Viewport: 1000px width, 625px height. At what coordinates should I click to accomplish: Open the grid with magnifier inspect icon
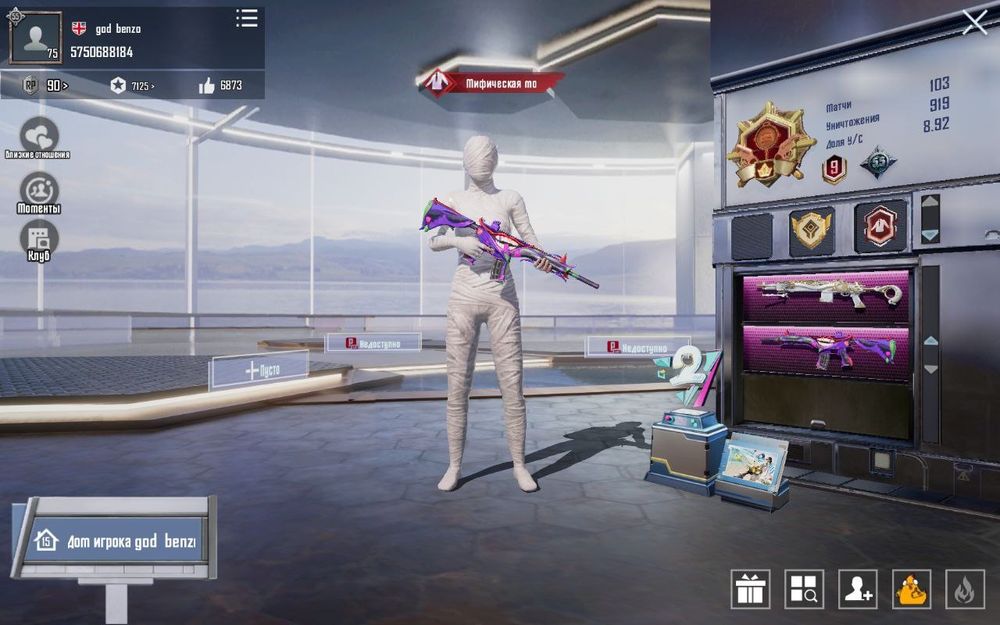[804, 589]
